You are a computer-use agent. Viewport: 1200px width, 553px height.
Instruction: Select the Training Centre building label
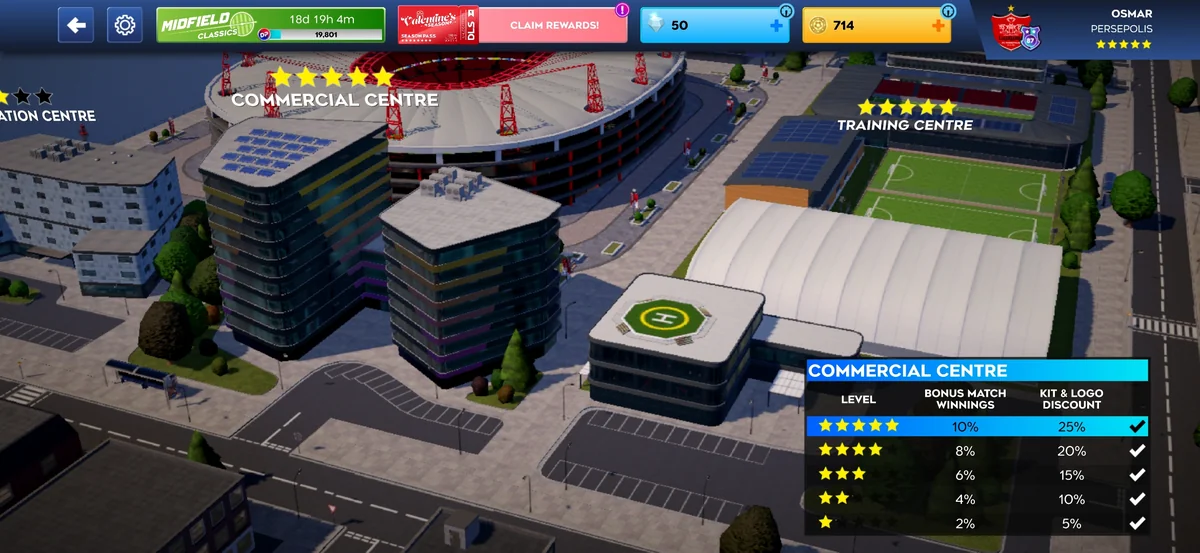tap(904, 124)
